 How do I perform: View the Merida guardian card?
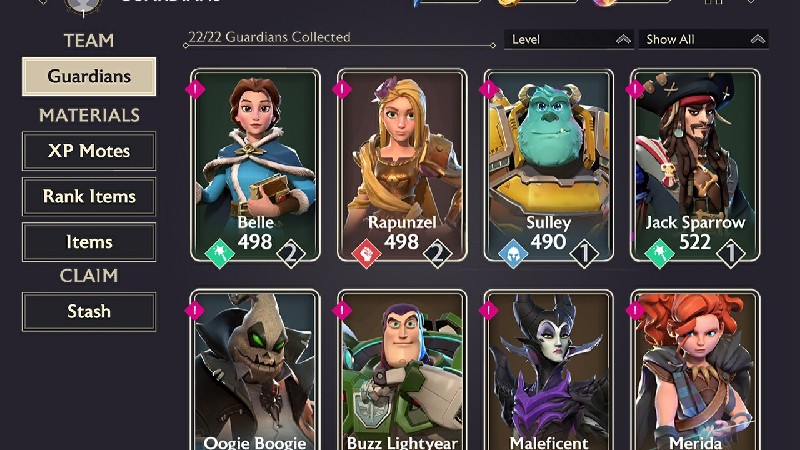click(x=695, y=370)
